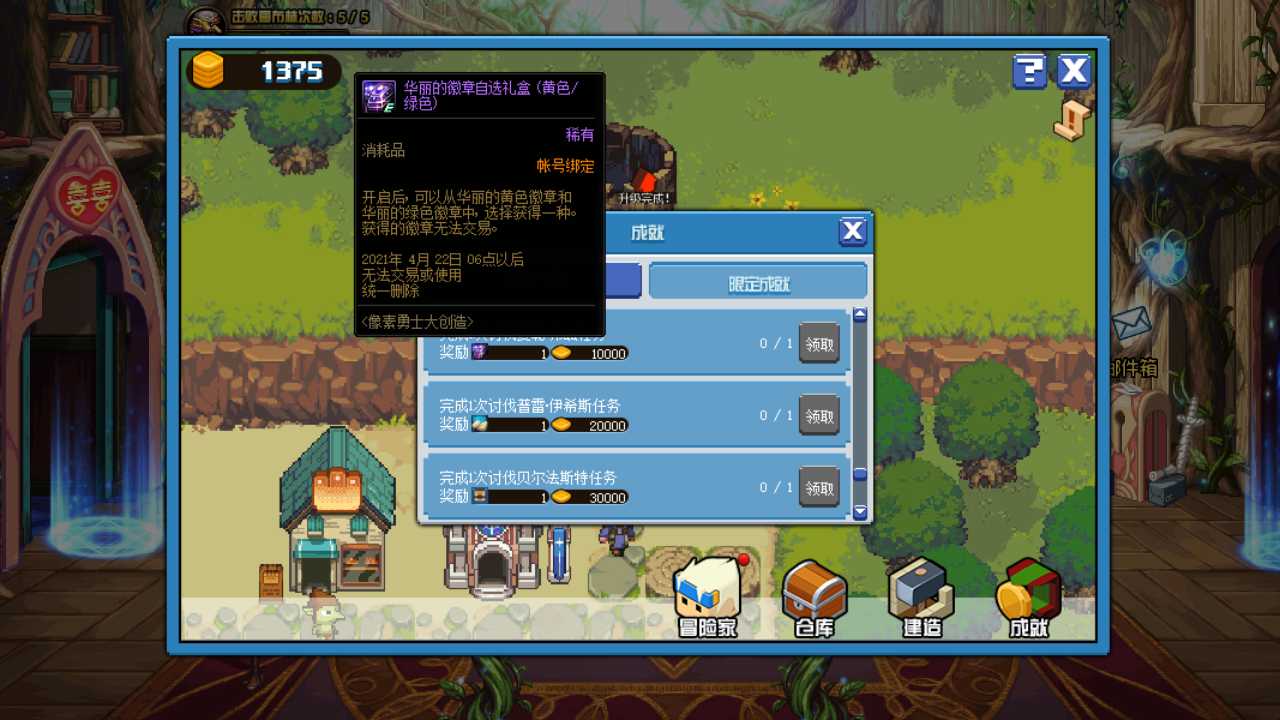1280x720 pixels.
Task: Select the 成就 achievements icon in bottom bar
Action: point(1027,597)
